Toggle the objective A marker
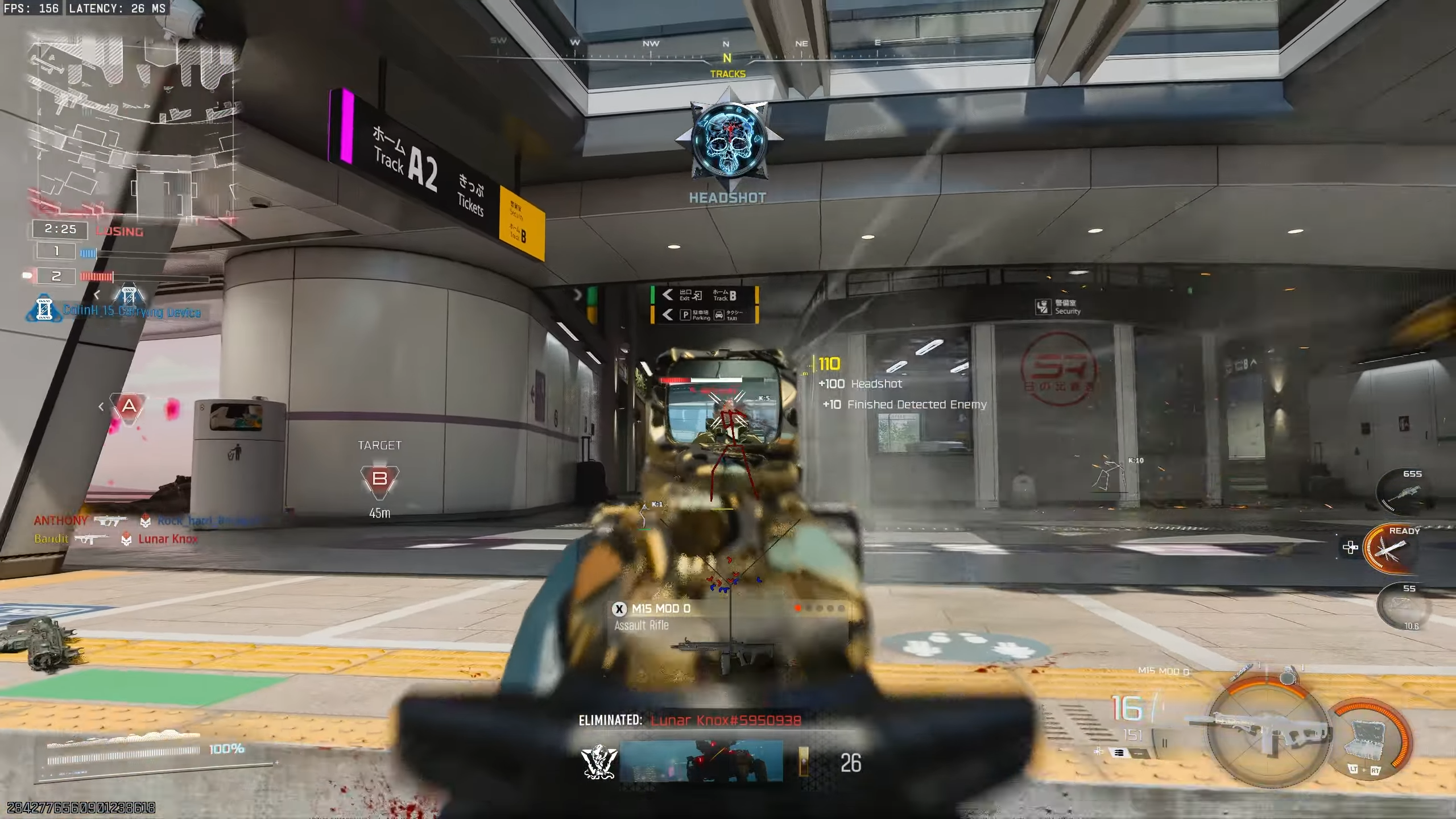Image resolution: width=1456 pixels, height=819 pixels. point(126,407)
